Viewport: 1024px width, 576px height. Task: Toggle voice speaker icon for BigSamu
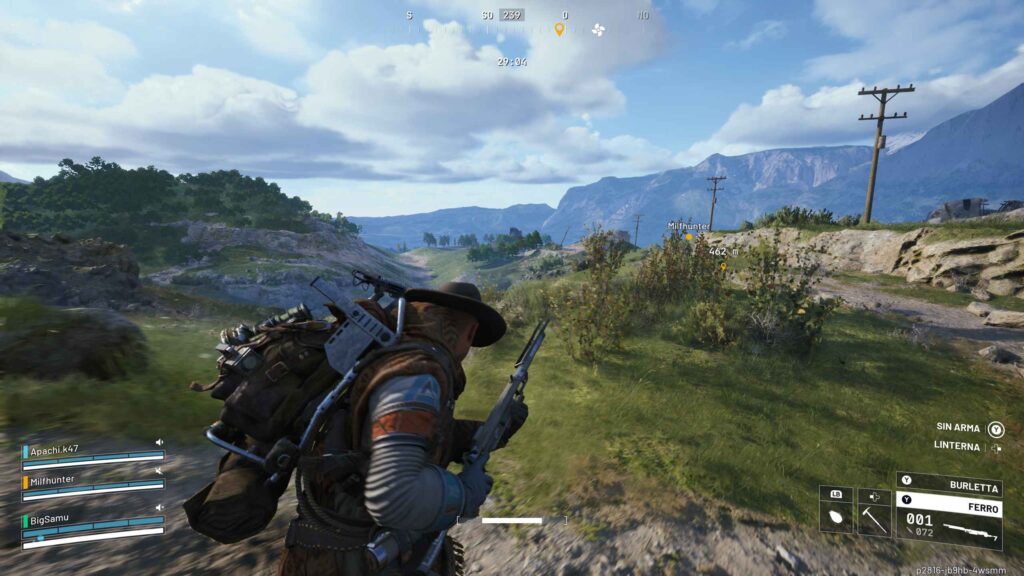coord(158,508)
